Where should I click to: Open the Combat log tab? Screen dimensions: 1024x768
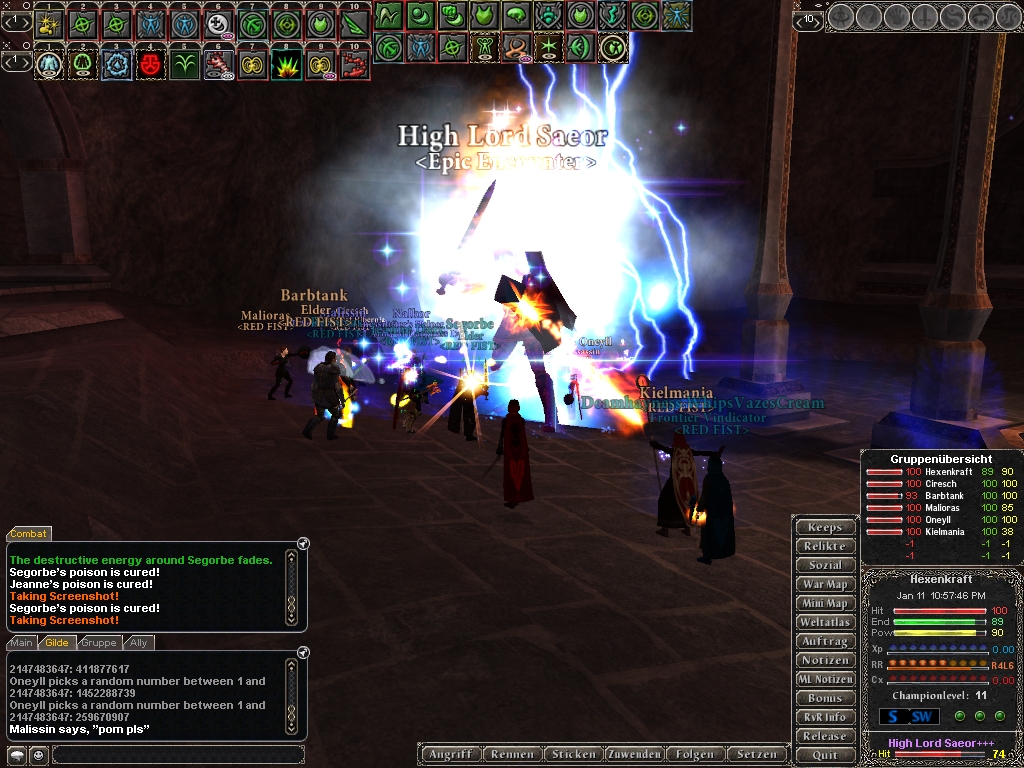[x=29, y=534]
